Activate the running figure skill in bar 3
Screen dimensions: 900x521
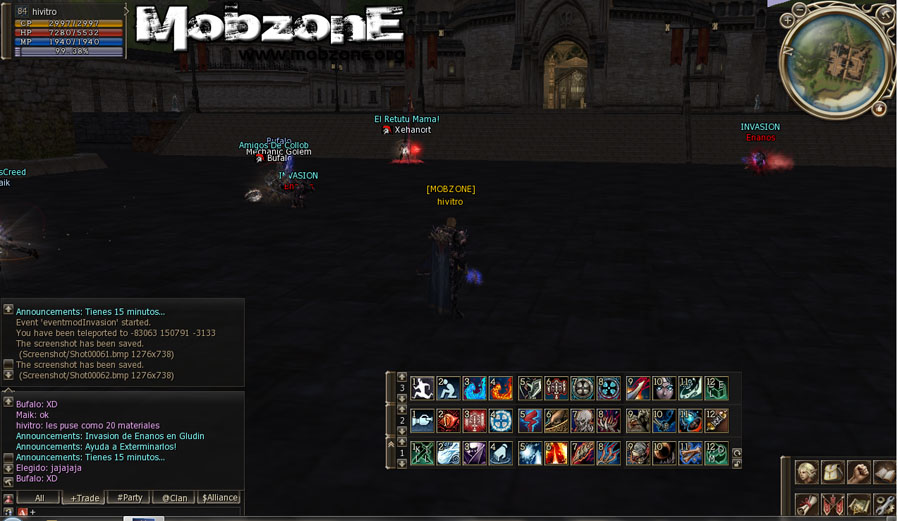(x=423, y=388)
